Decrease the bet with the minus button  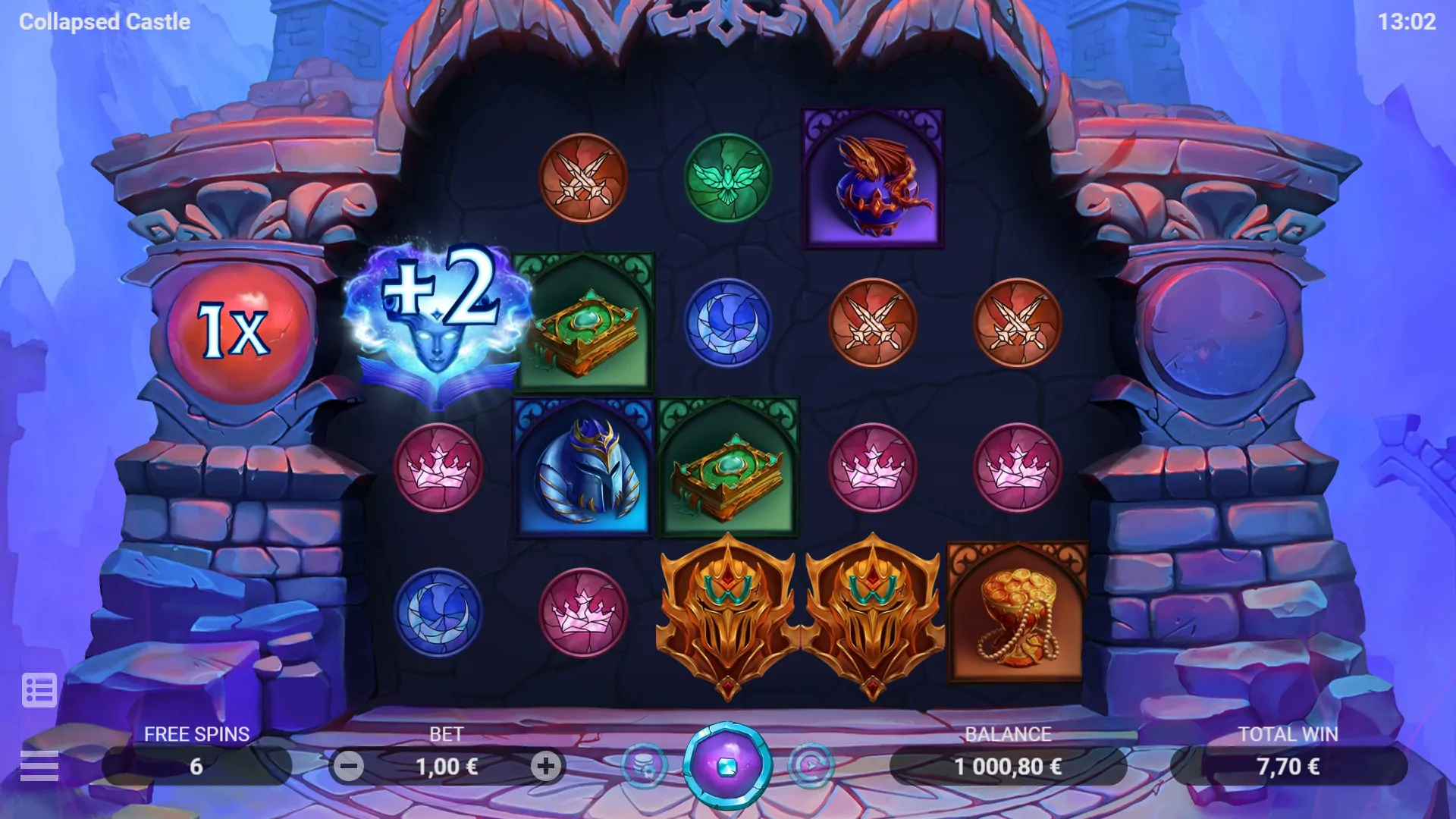click(350, 766)
